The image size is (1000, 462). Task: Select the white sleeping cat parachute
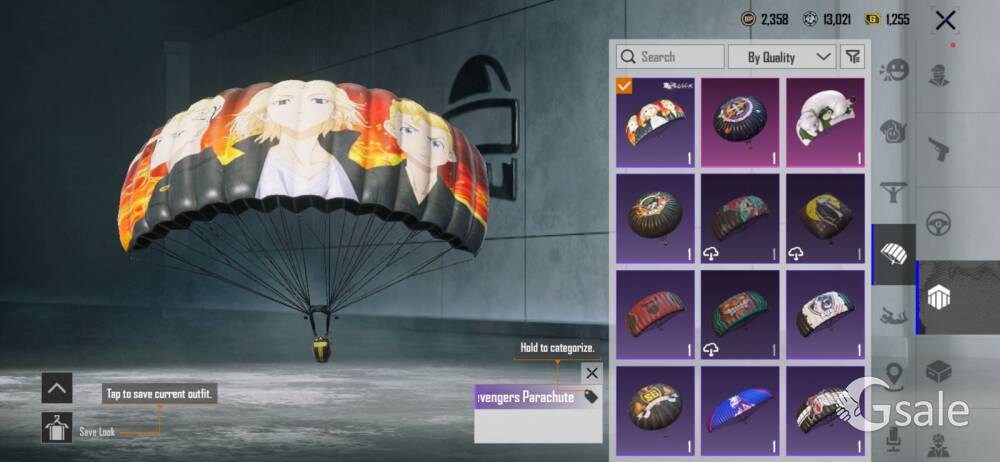pyautogui.click(x=825, y=122)
